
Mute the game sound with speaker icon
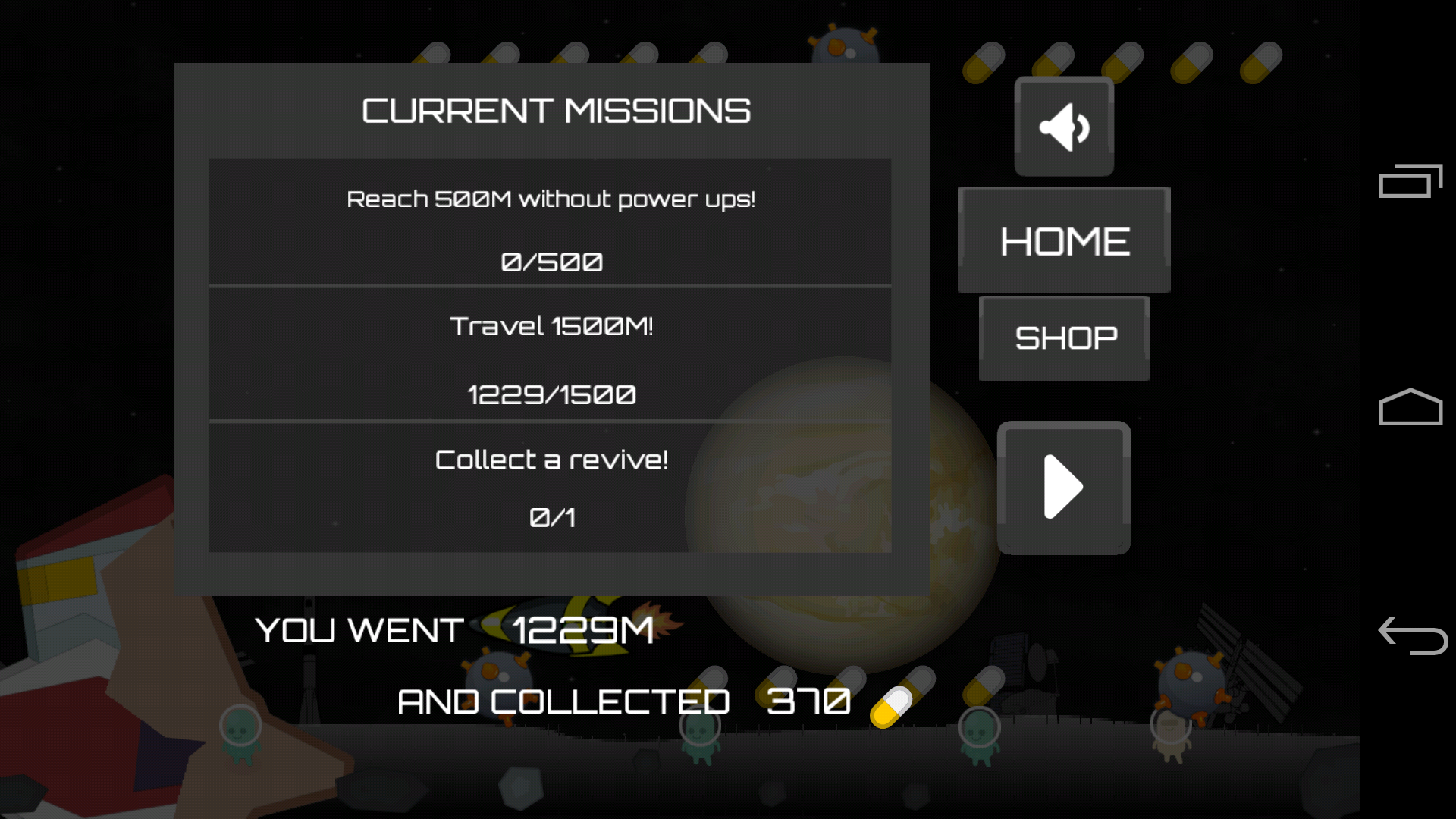pos(1063,125)
